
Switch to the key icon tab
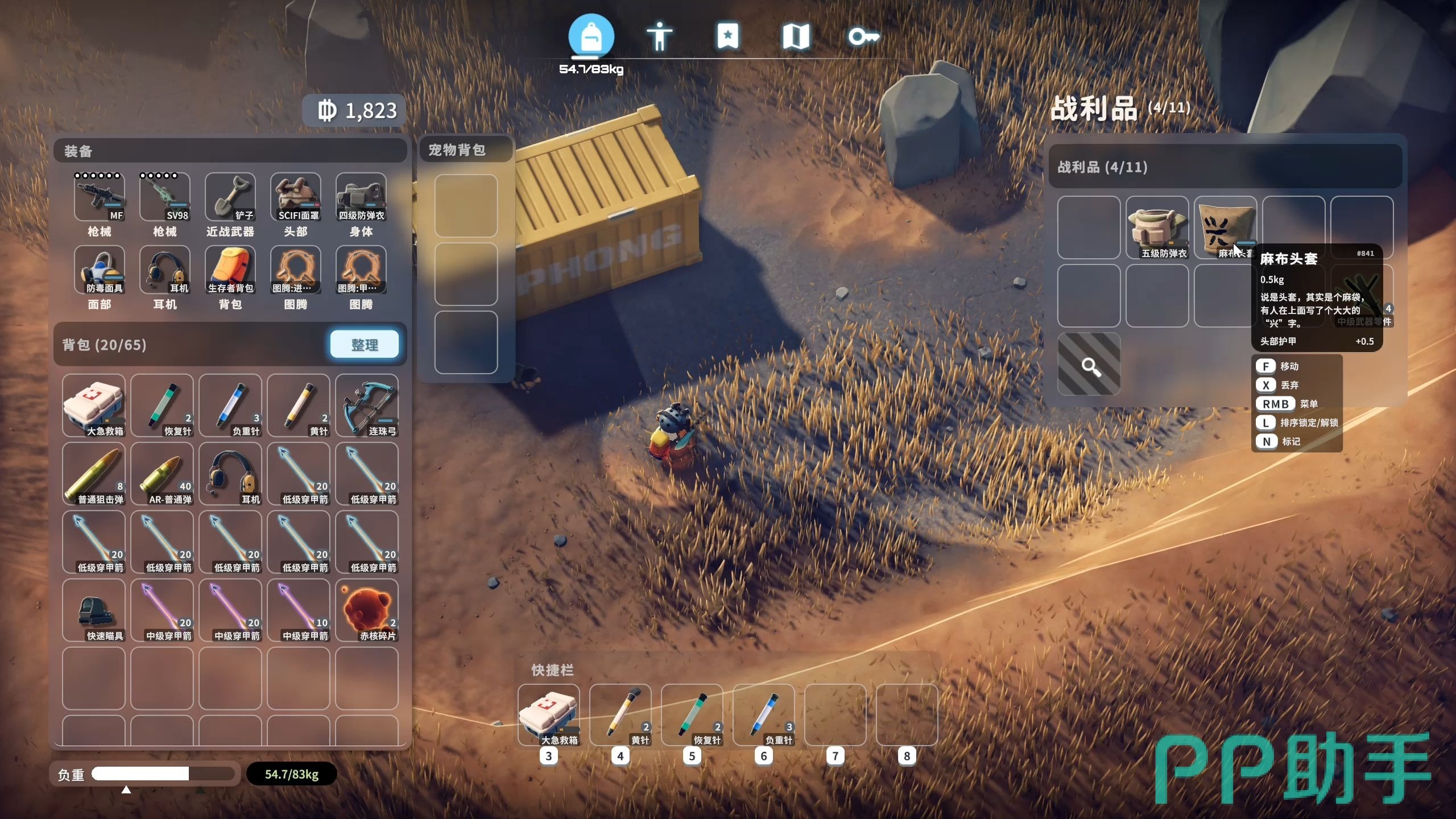tap(863, 37)
